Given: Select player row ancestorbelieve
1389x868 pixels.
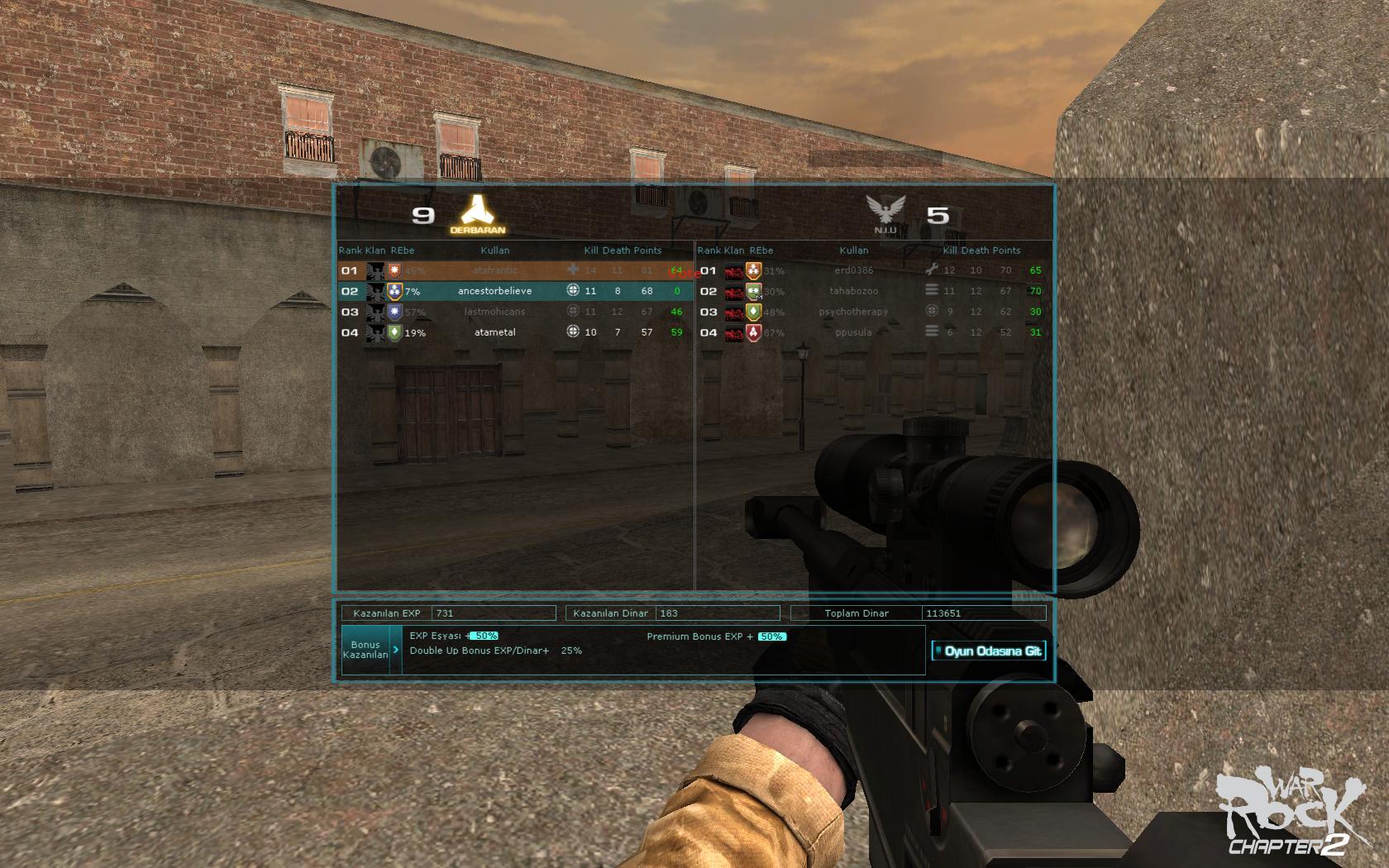Looking at the screenshot, I should pyautogui.click(x=494, y=291).
